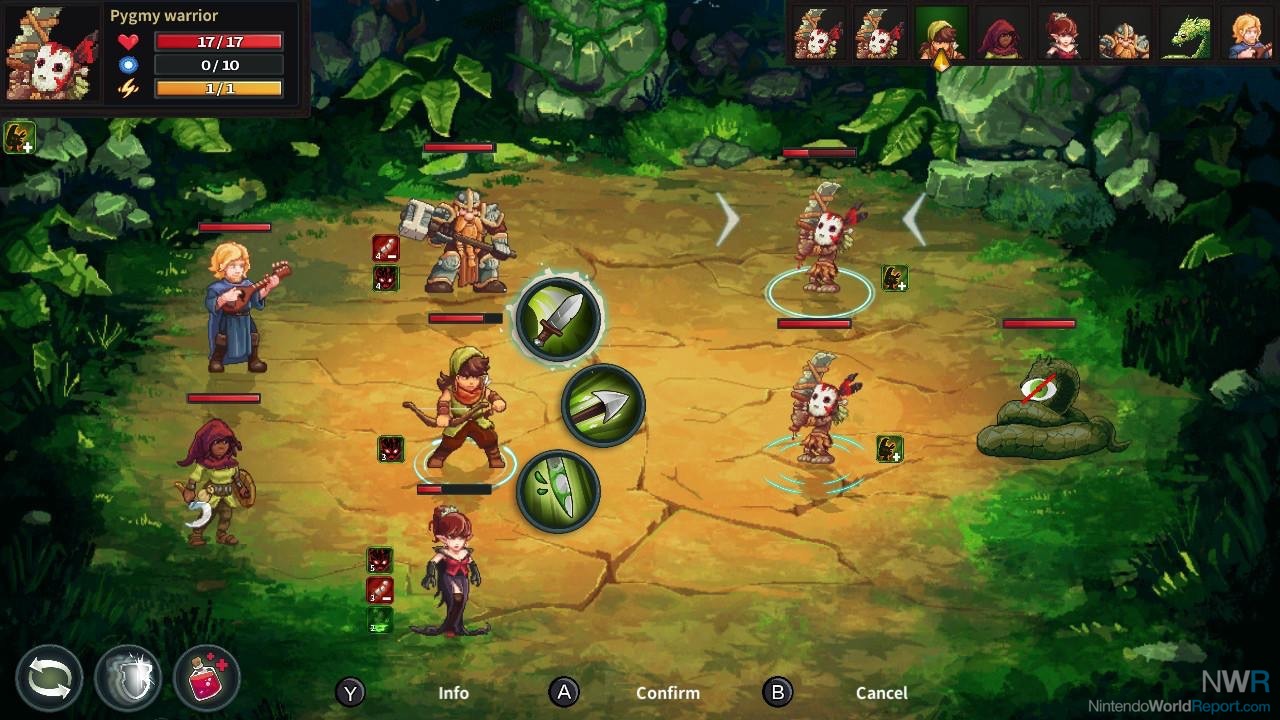Choose the arrow shot ability
Image resolution: width=1280 pixels, height=720 pixels.
[x=603, y=405]
